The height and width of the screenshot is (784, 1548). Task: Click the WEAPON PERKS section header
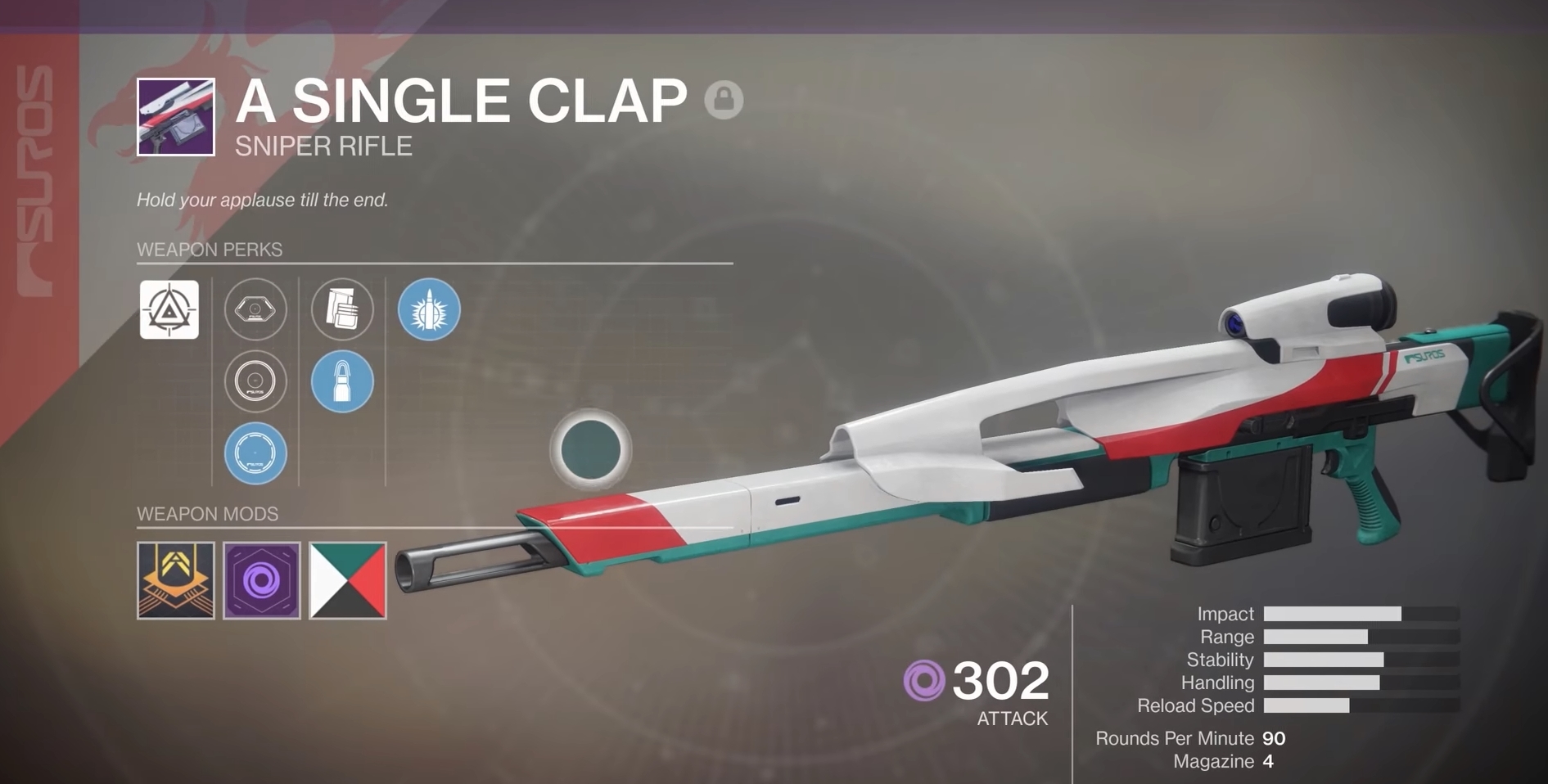(209, 250)
